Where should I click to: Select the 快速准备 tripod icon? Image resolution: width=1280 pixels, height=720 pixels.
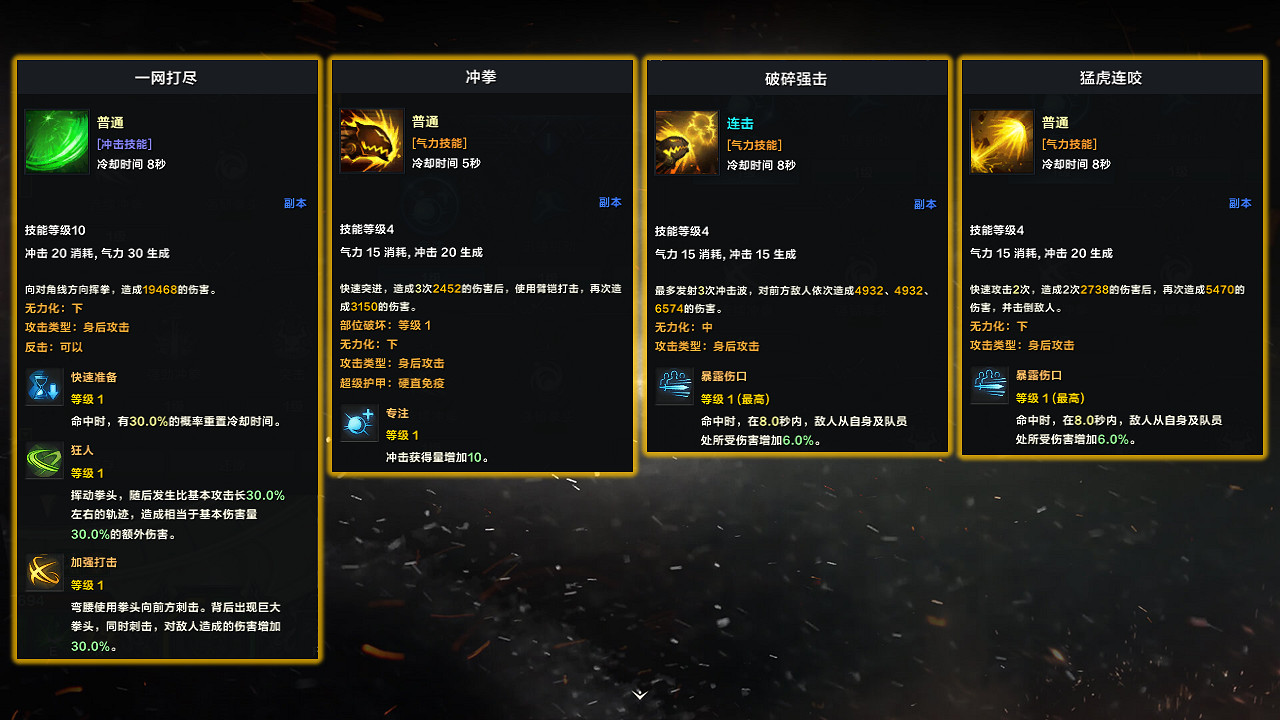click(44, 388)
